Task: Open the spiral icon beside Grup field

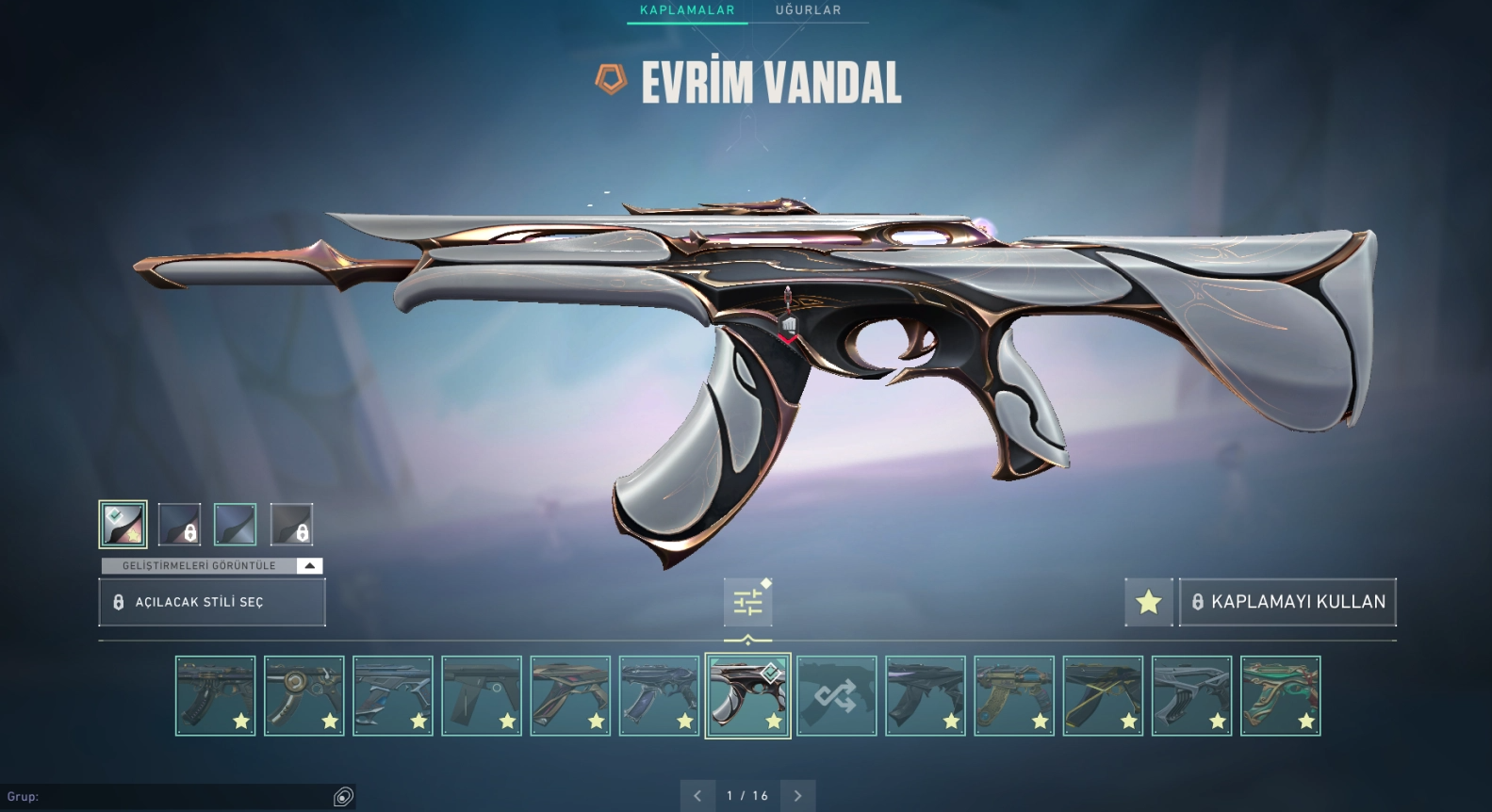Action: pos(343,797)
